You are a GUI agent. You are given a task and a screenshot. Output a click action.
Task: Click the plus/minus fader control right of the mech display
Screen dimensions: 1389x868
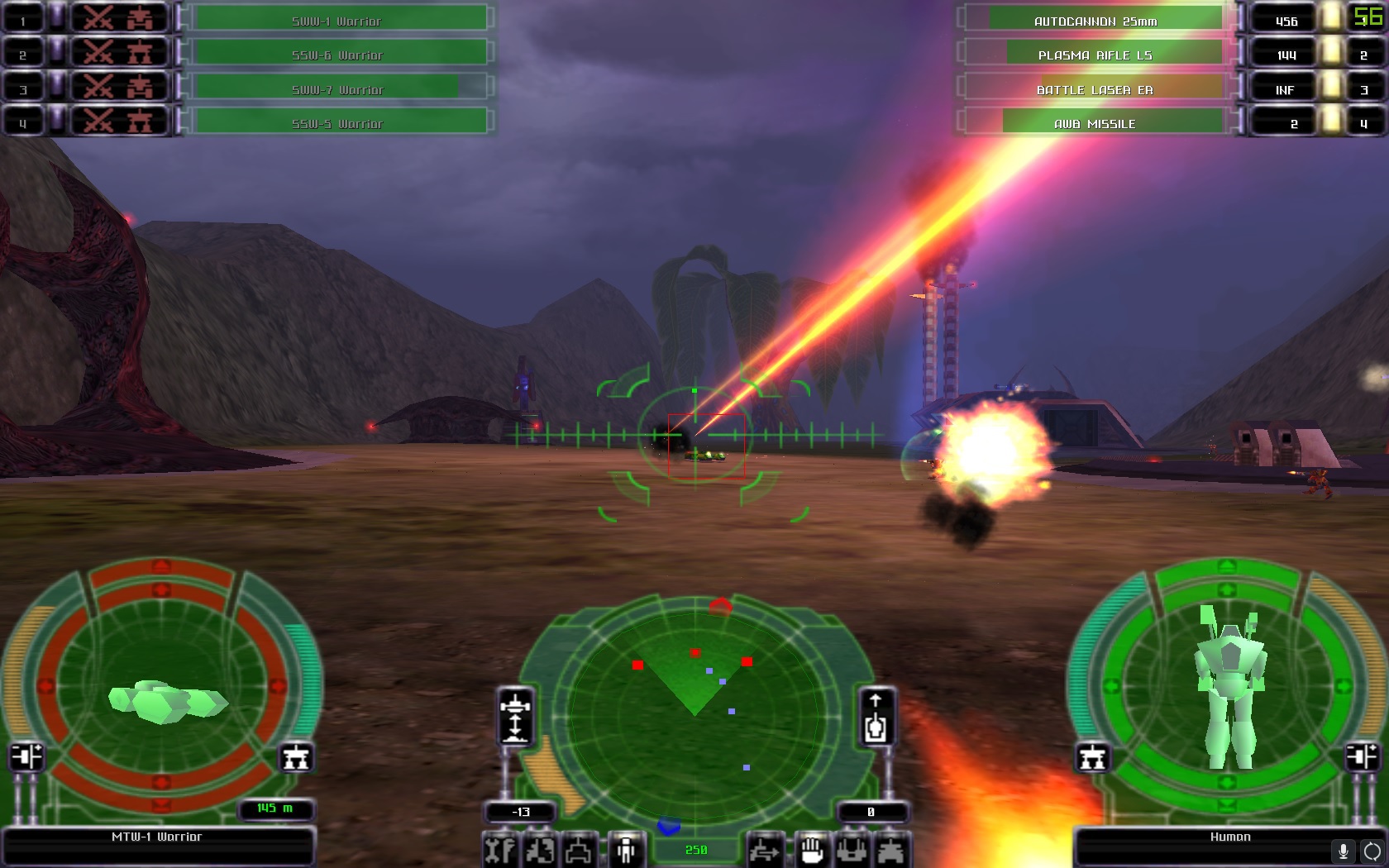click(1364, 756)
